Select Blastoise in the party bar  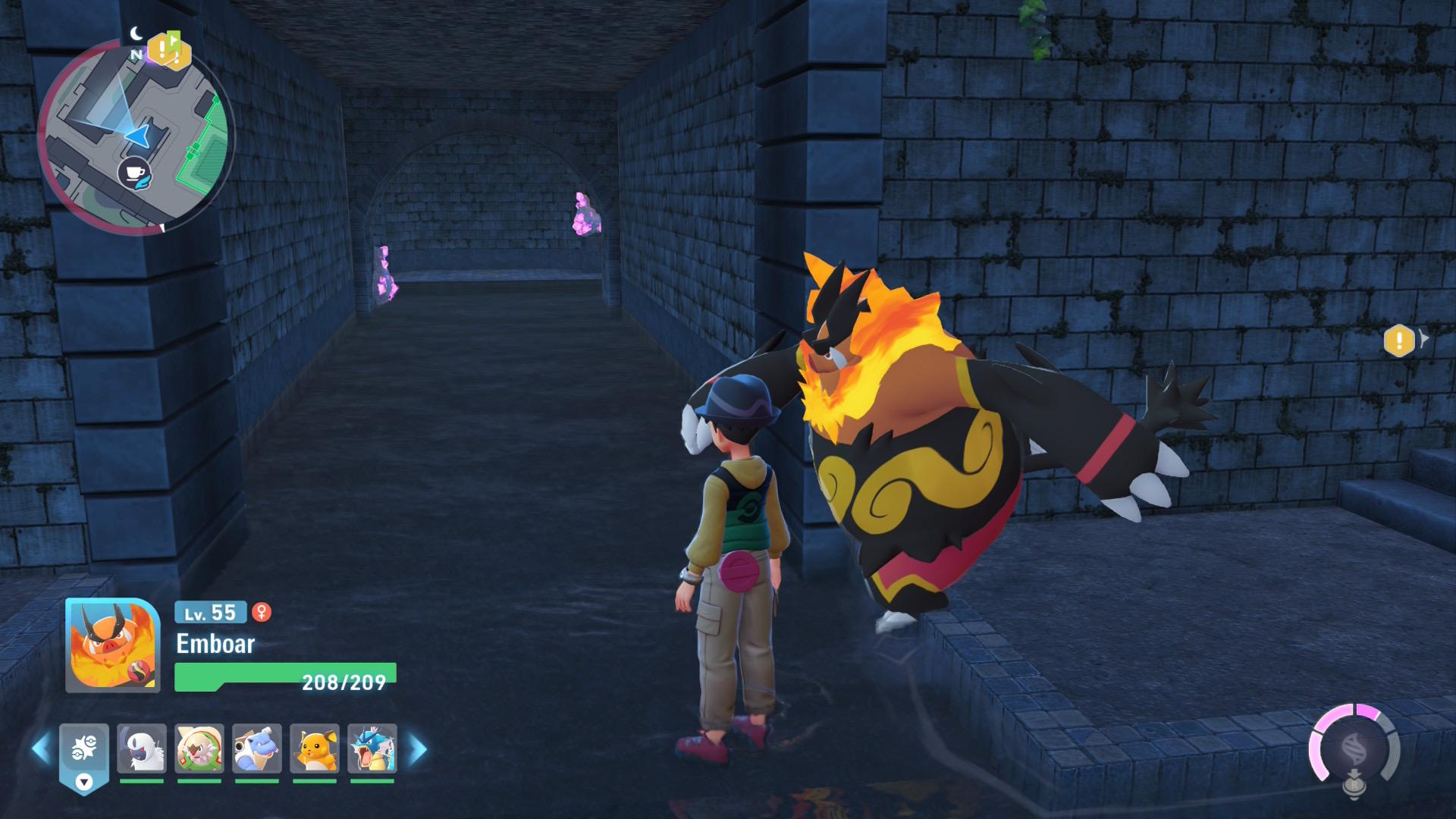pyautogui.click(x=257, y=749)
